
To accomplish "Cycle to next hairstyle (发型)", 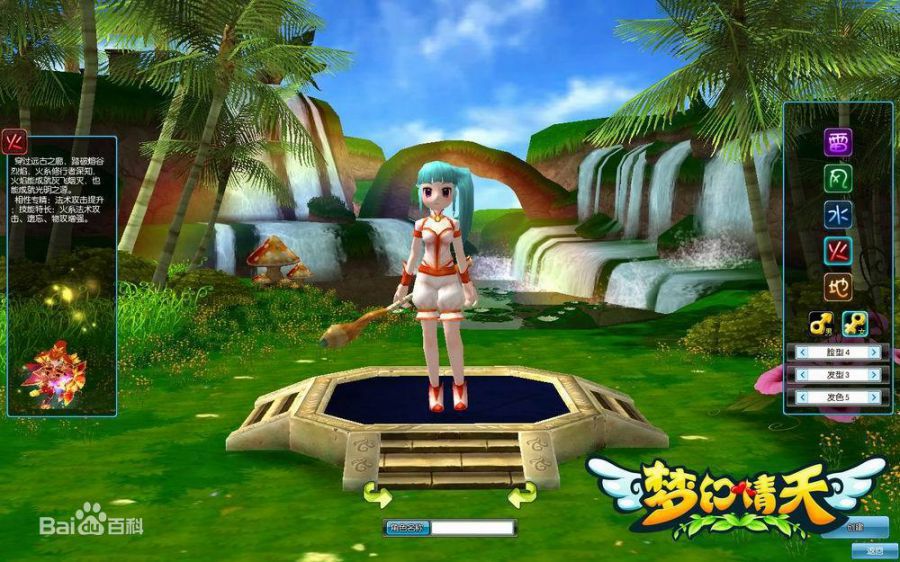I will click(x=874, y=374).
